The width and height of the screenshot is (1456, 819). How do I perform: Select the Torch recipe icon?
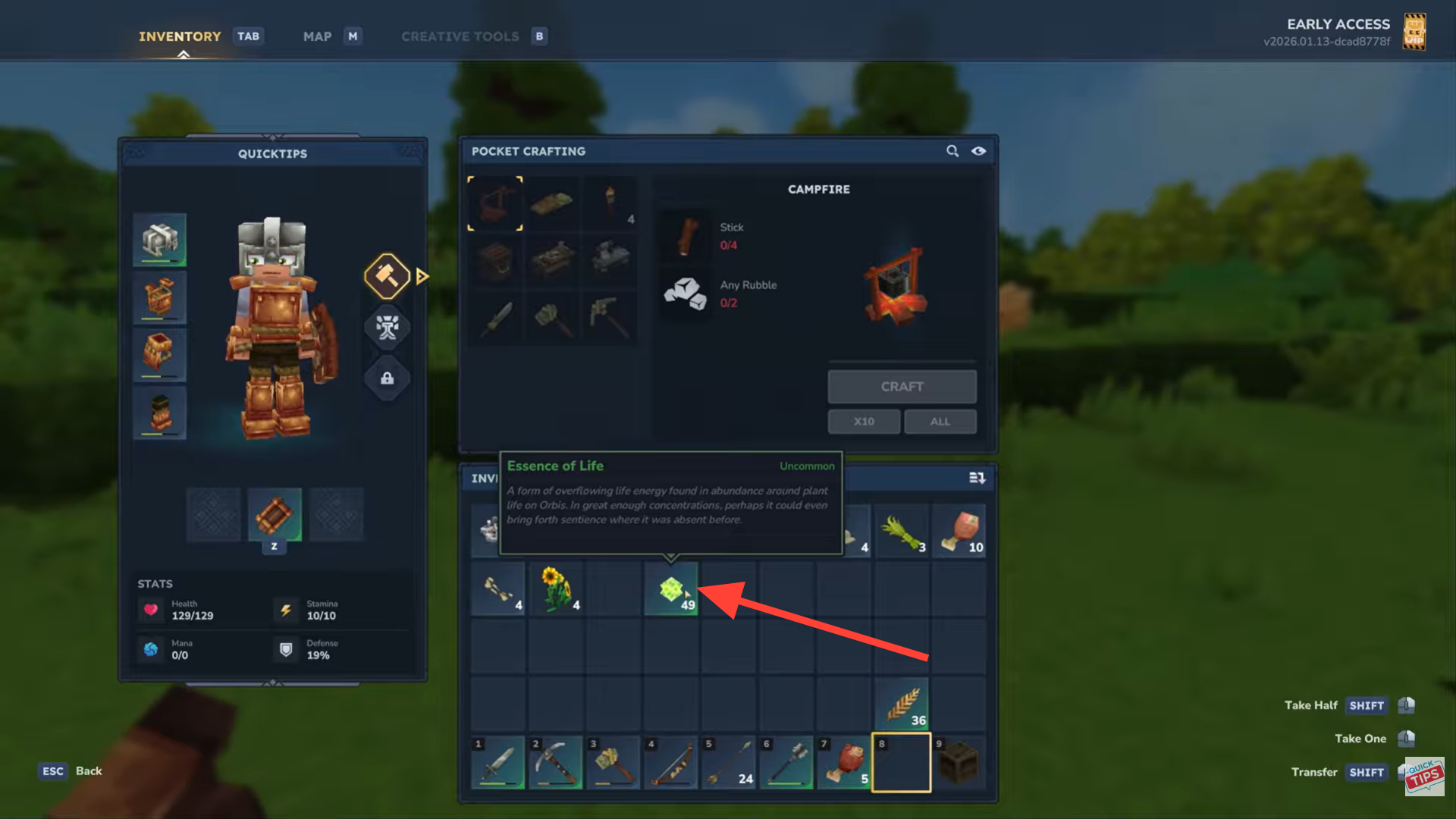click(610, 202)
